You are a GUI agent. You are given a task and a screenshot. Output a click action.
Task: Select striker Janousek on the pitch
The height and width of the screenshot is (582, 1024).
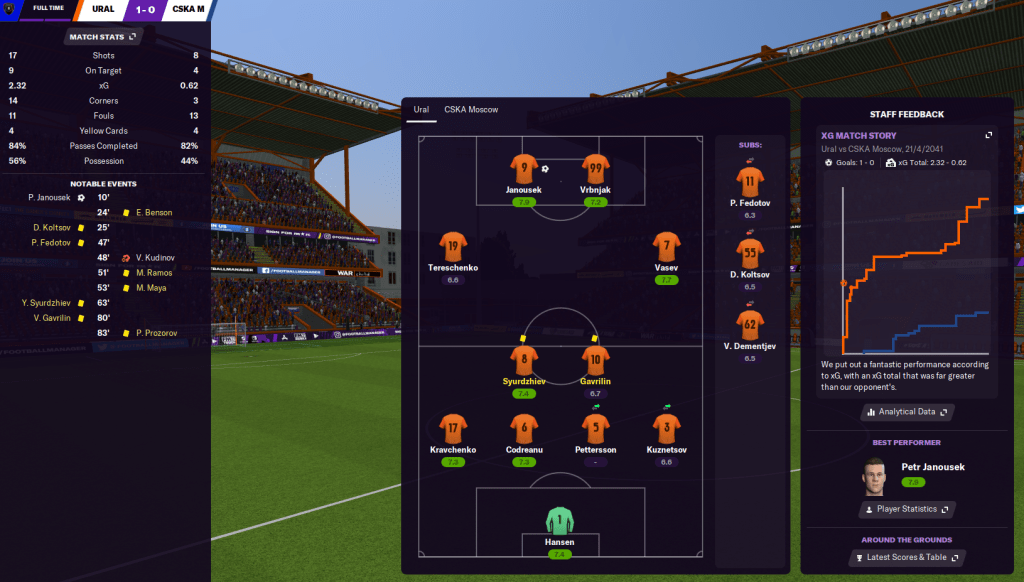tap(523, 170)
